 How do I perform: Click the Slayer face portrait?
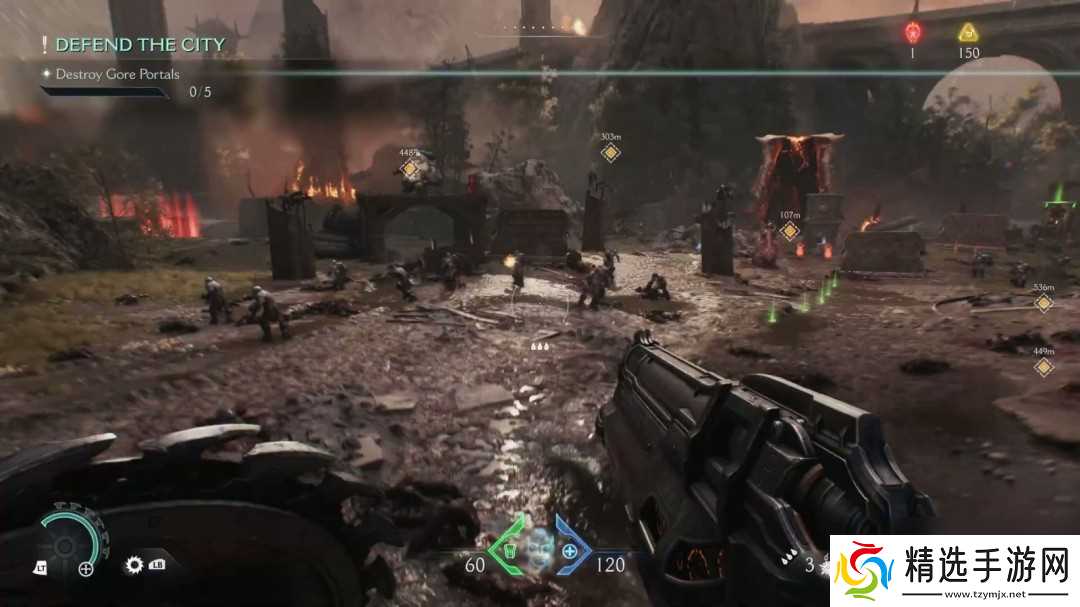tap(539, 548)
